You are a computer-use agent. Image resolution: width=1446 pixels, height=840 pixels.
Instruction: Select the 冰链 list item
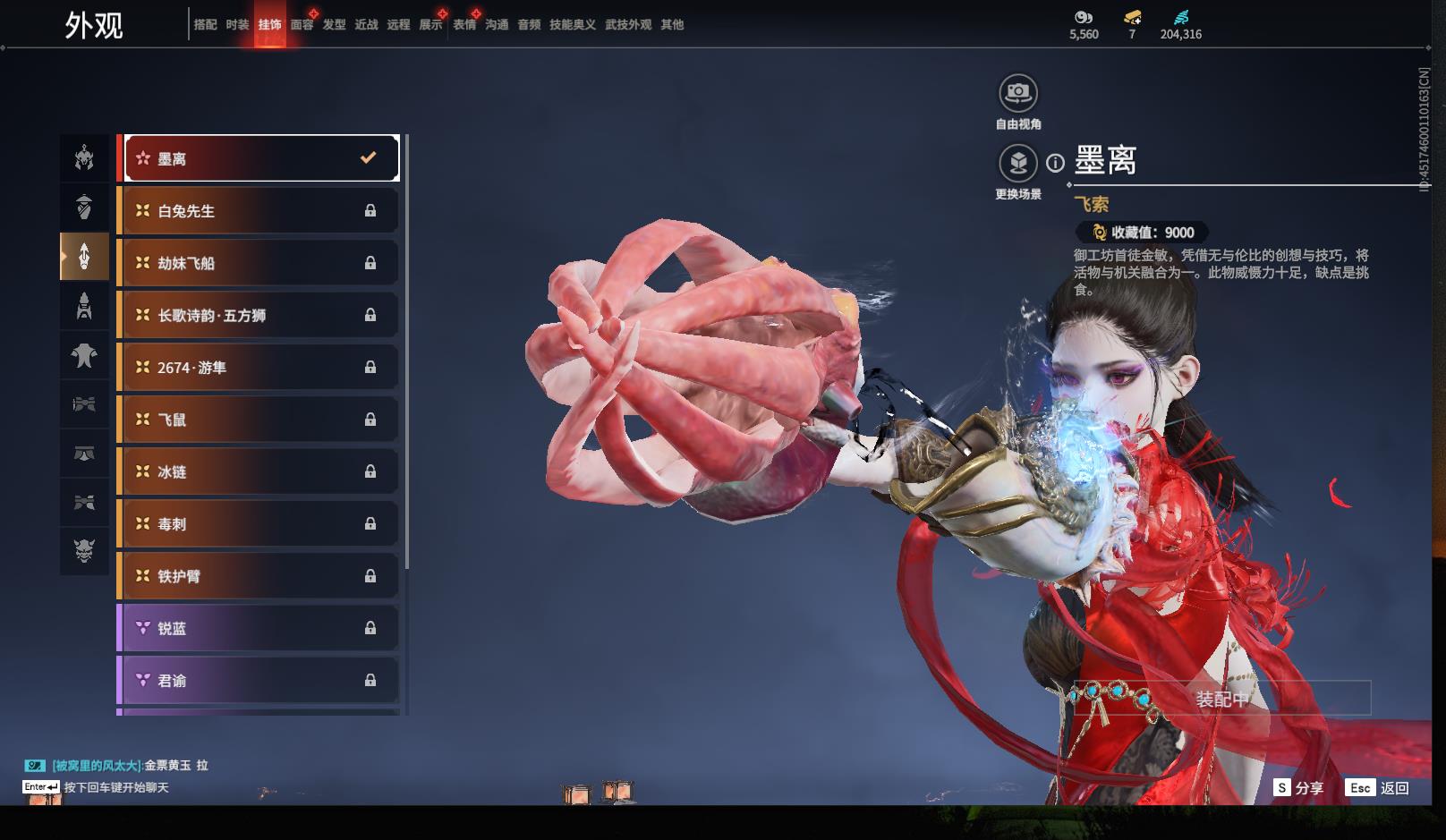click(259, 471)
